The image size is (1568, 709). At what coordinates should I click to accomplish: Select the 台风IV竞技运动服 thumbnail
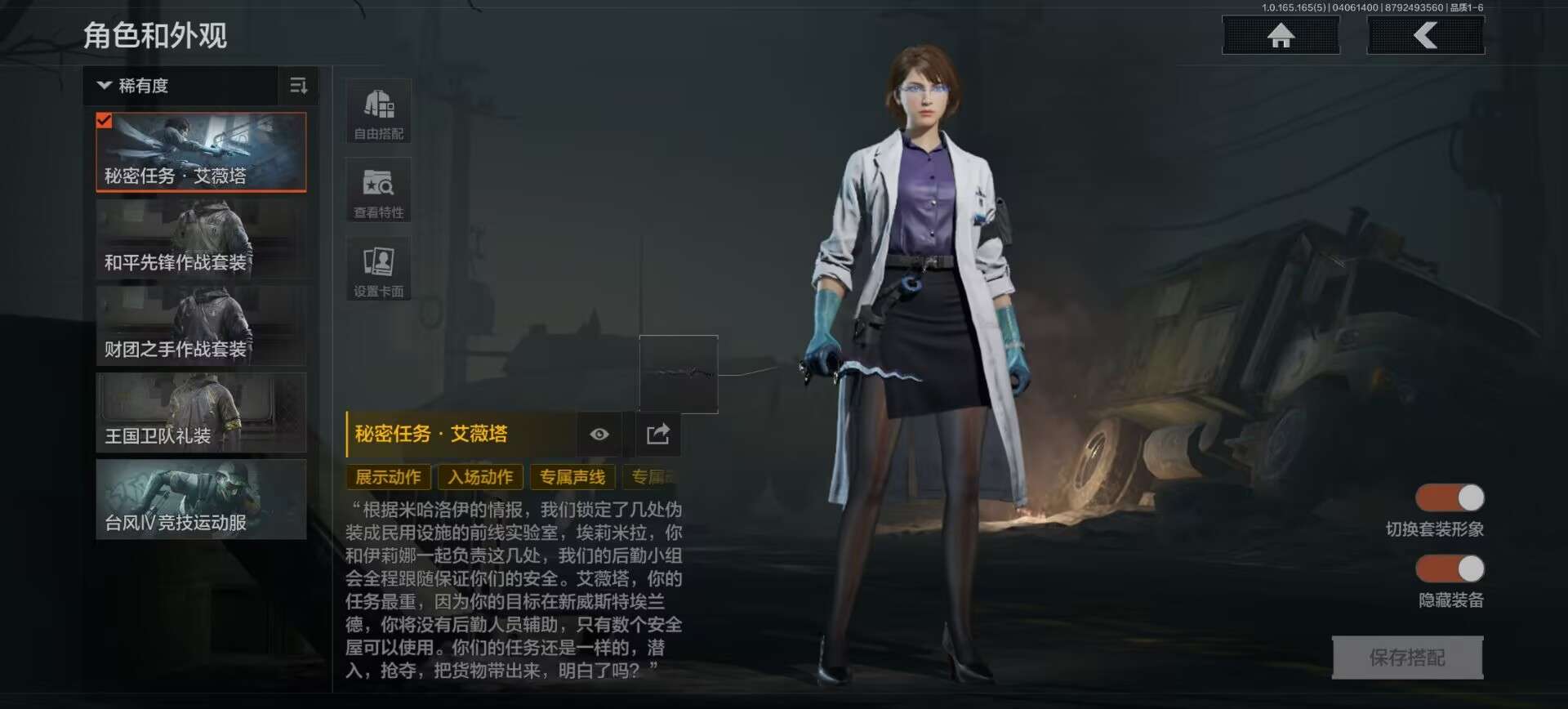click(x=201, y=498)
